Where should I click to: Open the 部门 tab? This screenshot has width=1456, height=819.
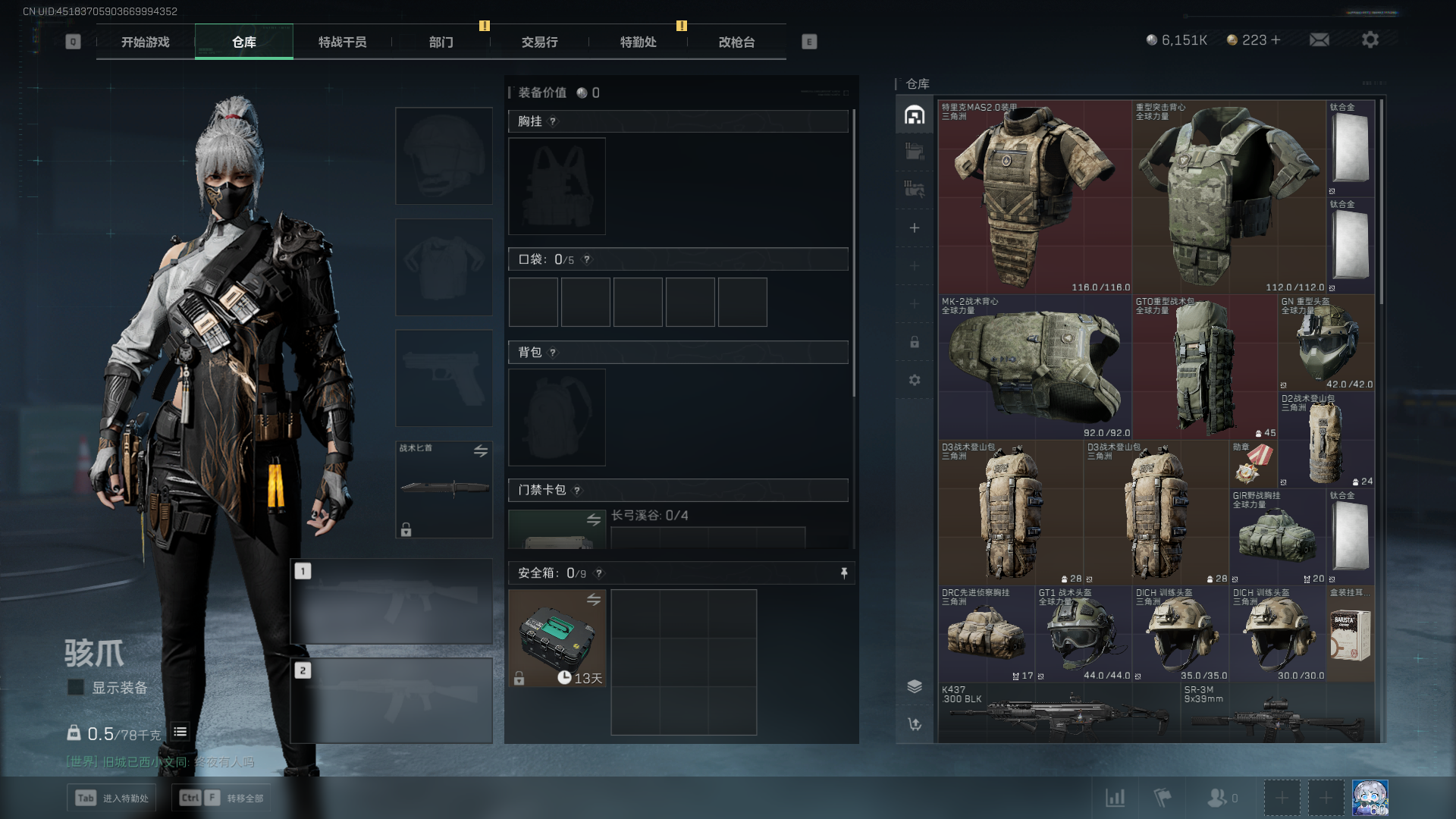(441, 42)
